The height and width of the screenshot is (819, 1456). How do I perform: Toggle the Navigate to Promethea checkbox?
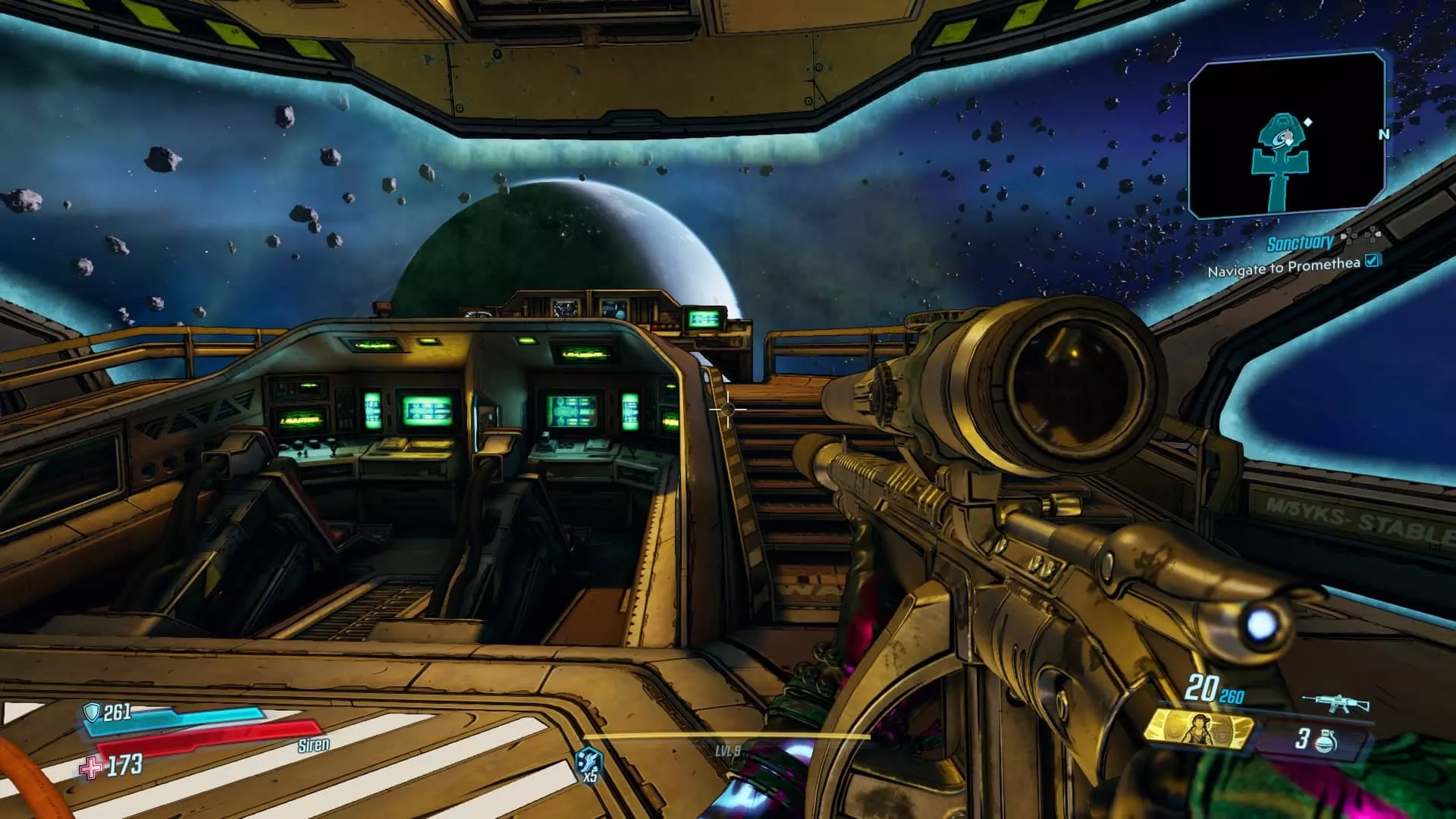(1372, 262)
